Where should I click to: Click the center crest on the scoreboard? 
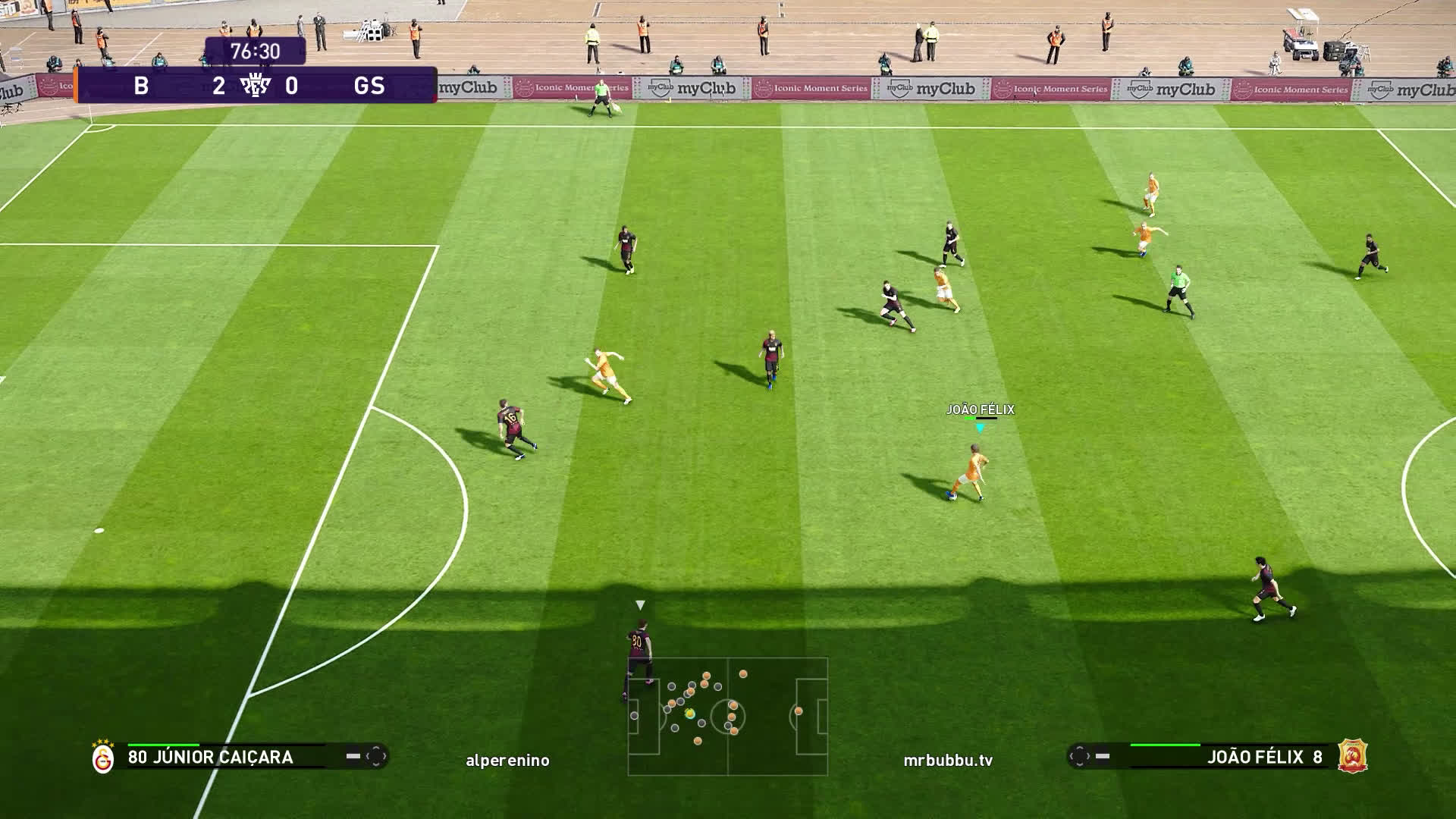(255, 86)
